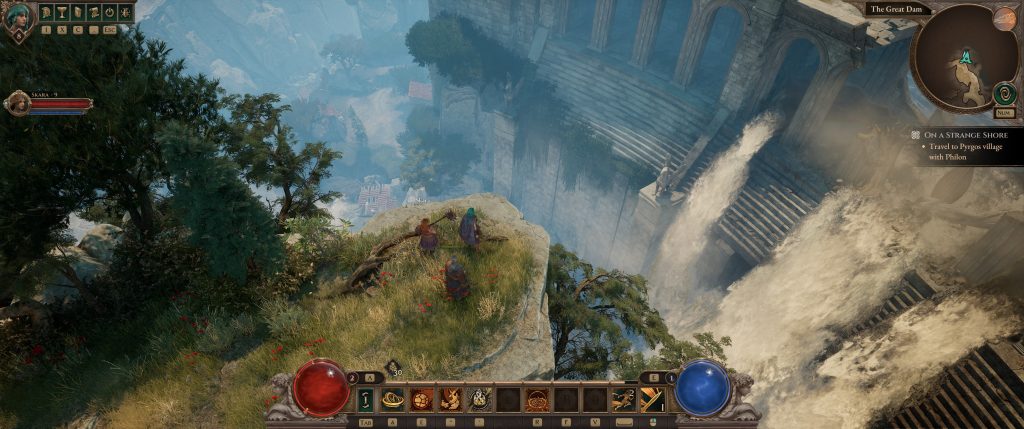Click the red health orb

[320, 388]
